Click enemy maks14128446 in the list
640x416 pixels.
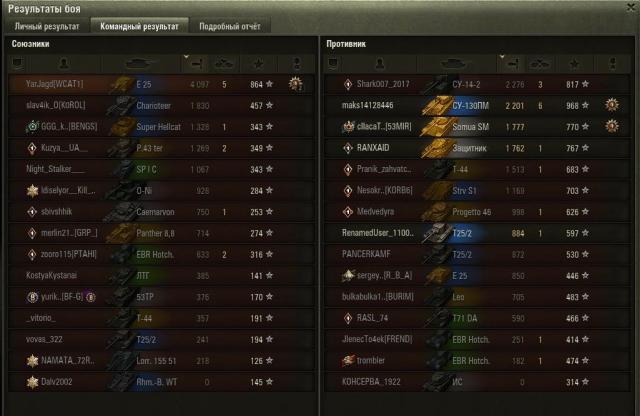pos(368,105)
